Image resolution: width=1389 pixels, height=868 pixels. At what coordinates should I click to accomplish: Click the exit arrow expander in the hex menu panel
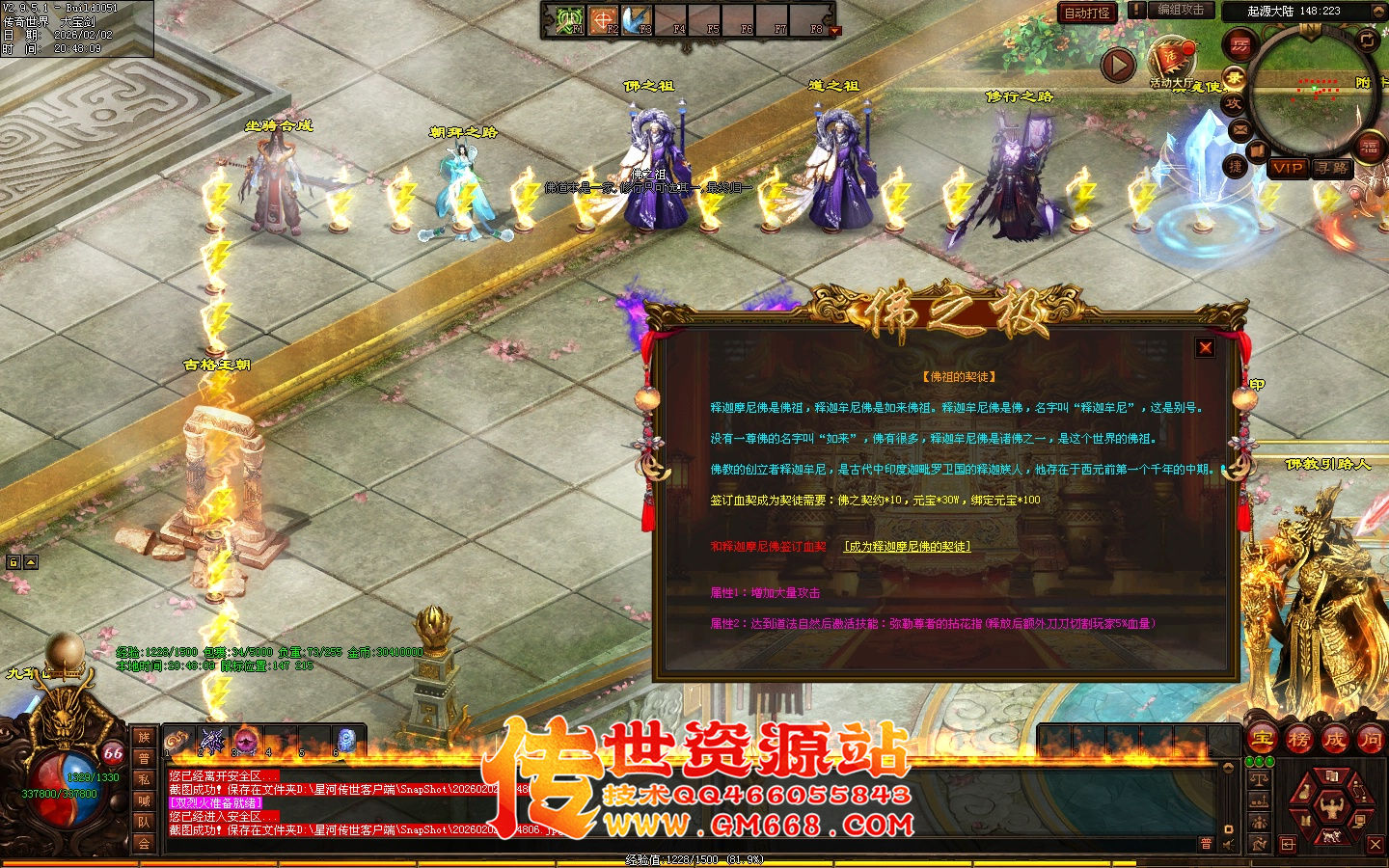point(1288,843)
